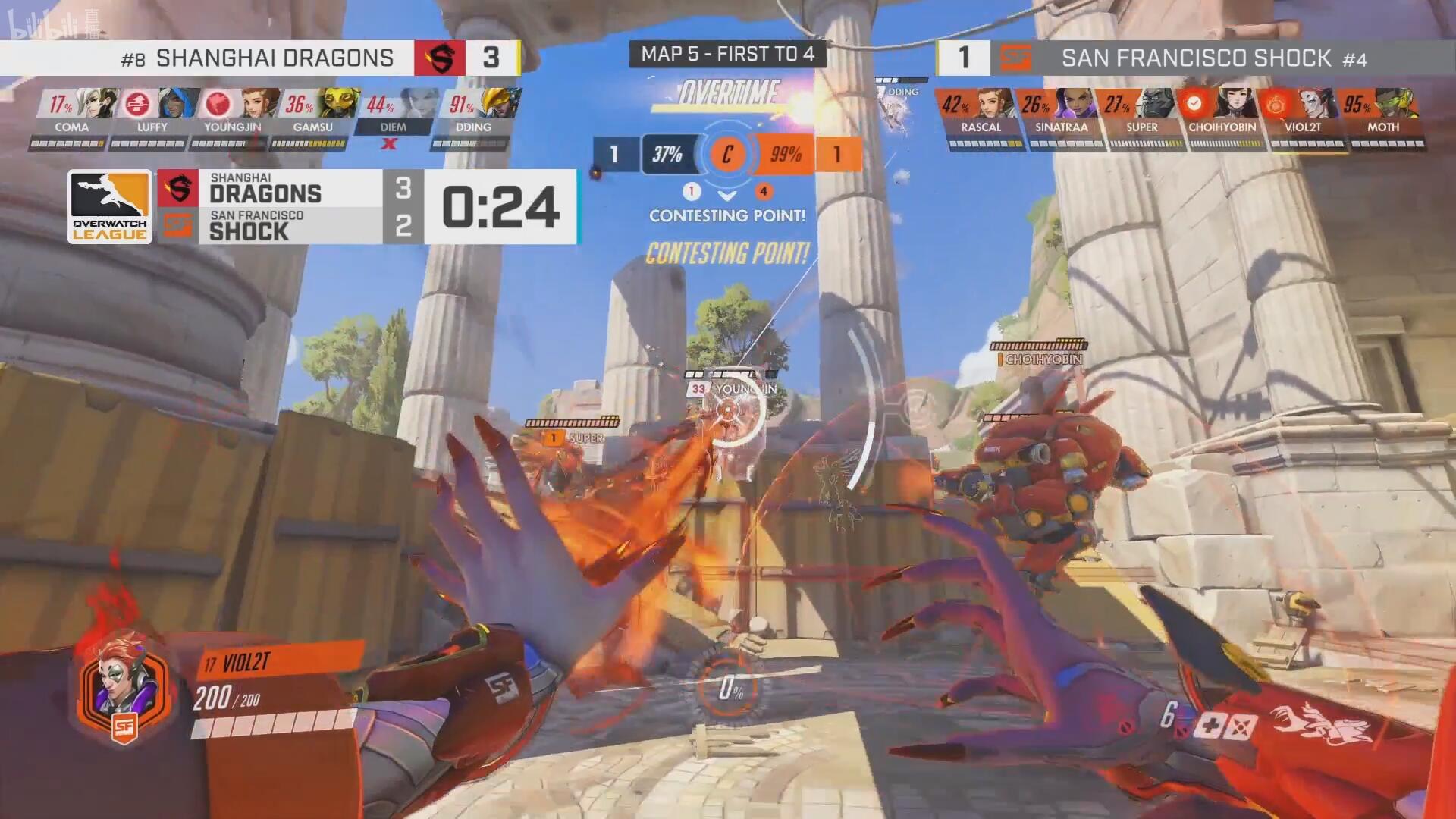Select GAMSU's hero portrait
This screenshot has height=819, width=1456.
tap(340, 104)
